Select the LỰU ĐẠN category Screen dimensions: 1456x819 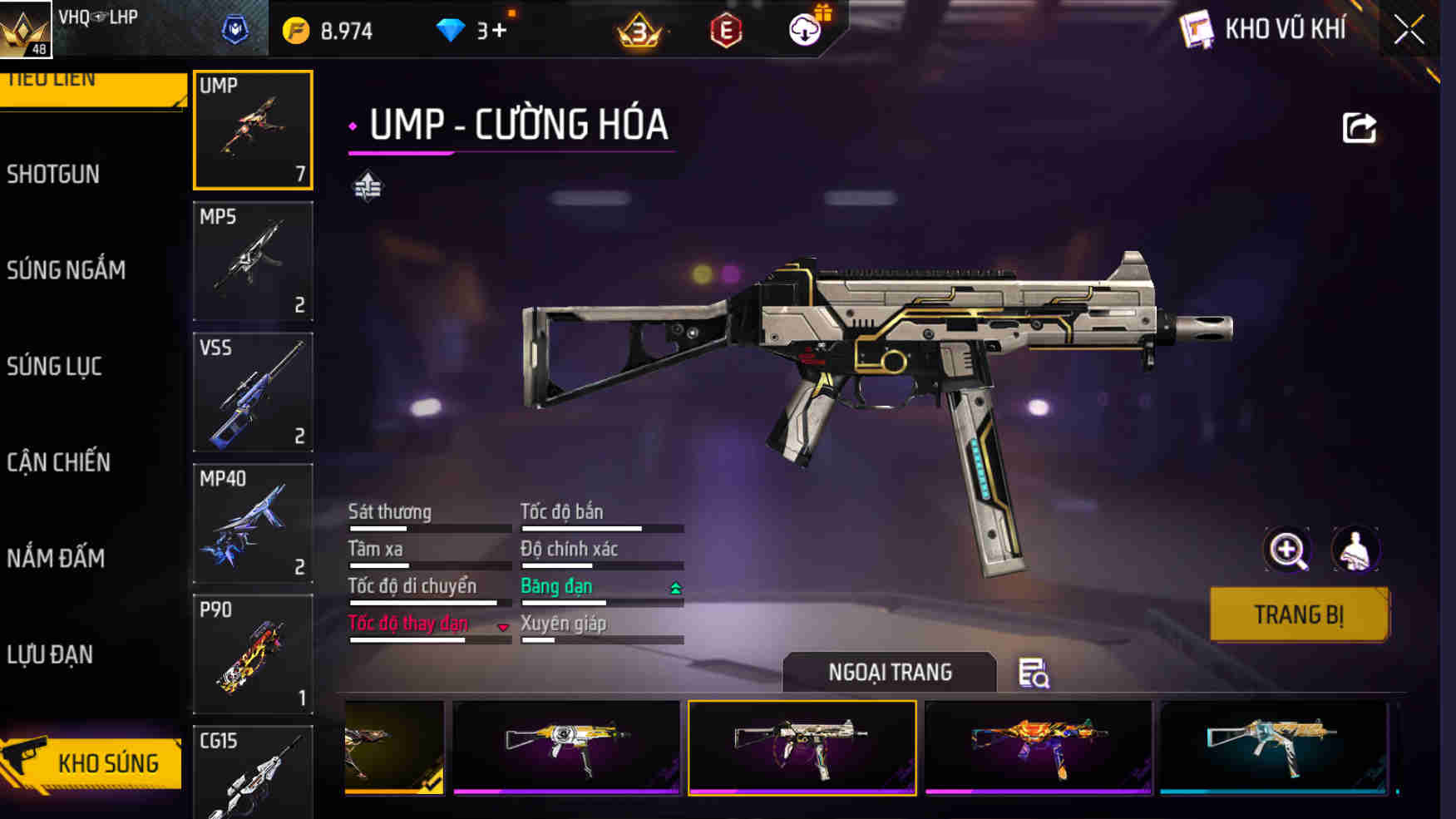tap(50, 655)
